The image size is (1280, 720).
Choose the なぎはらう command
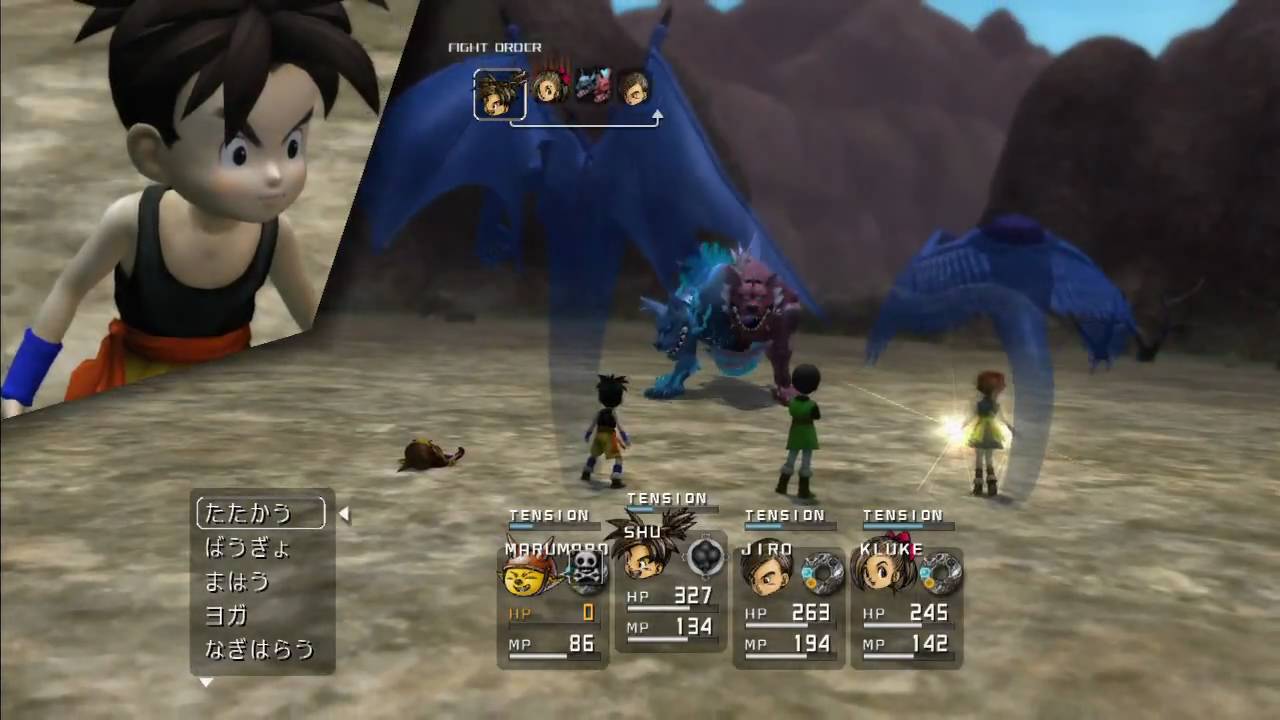pyautogui.click(x=259, y=649)
